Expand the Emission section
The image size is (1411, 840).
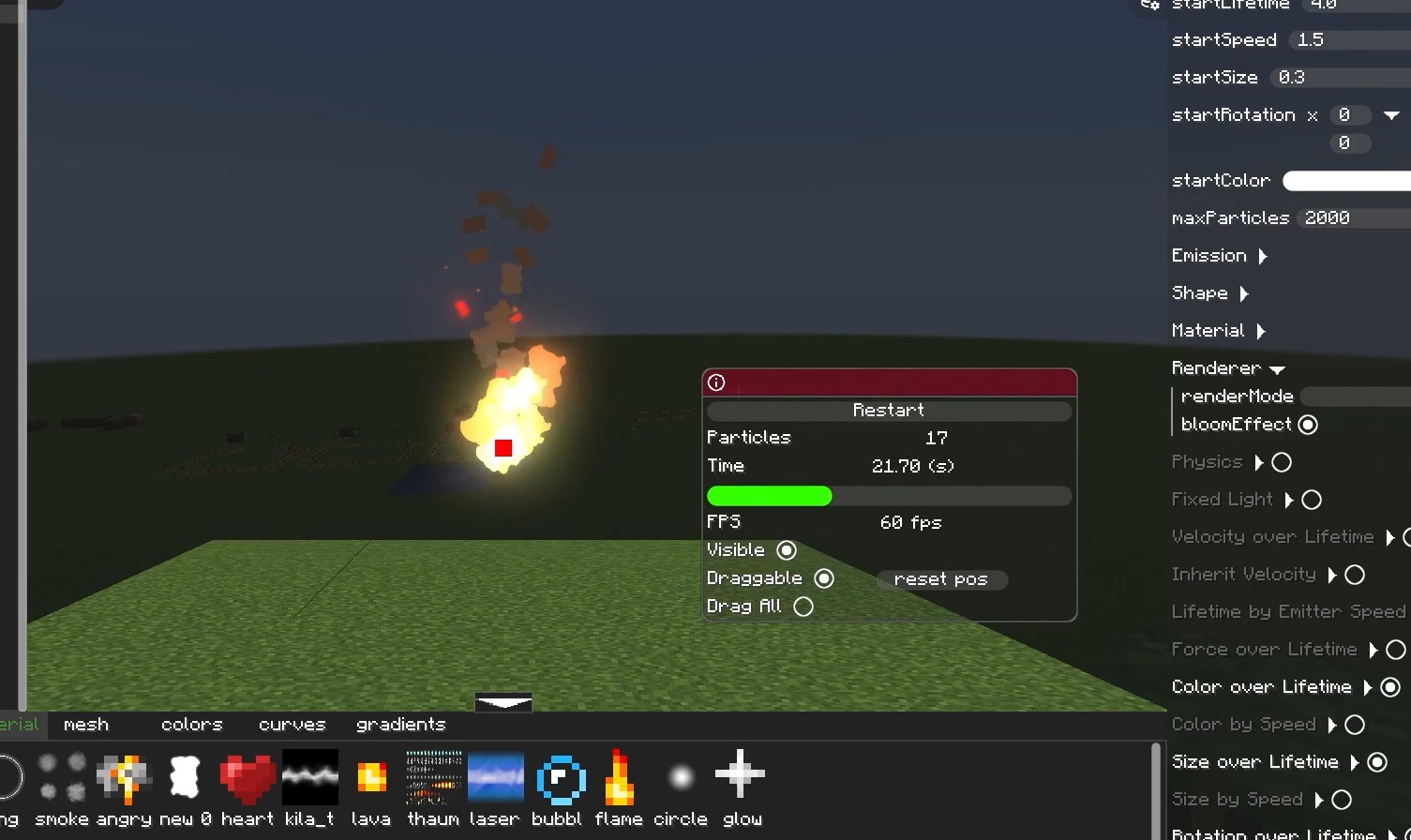[1263, 256]
